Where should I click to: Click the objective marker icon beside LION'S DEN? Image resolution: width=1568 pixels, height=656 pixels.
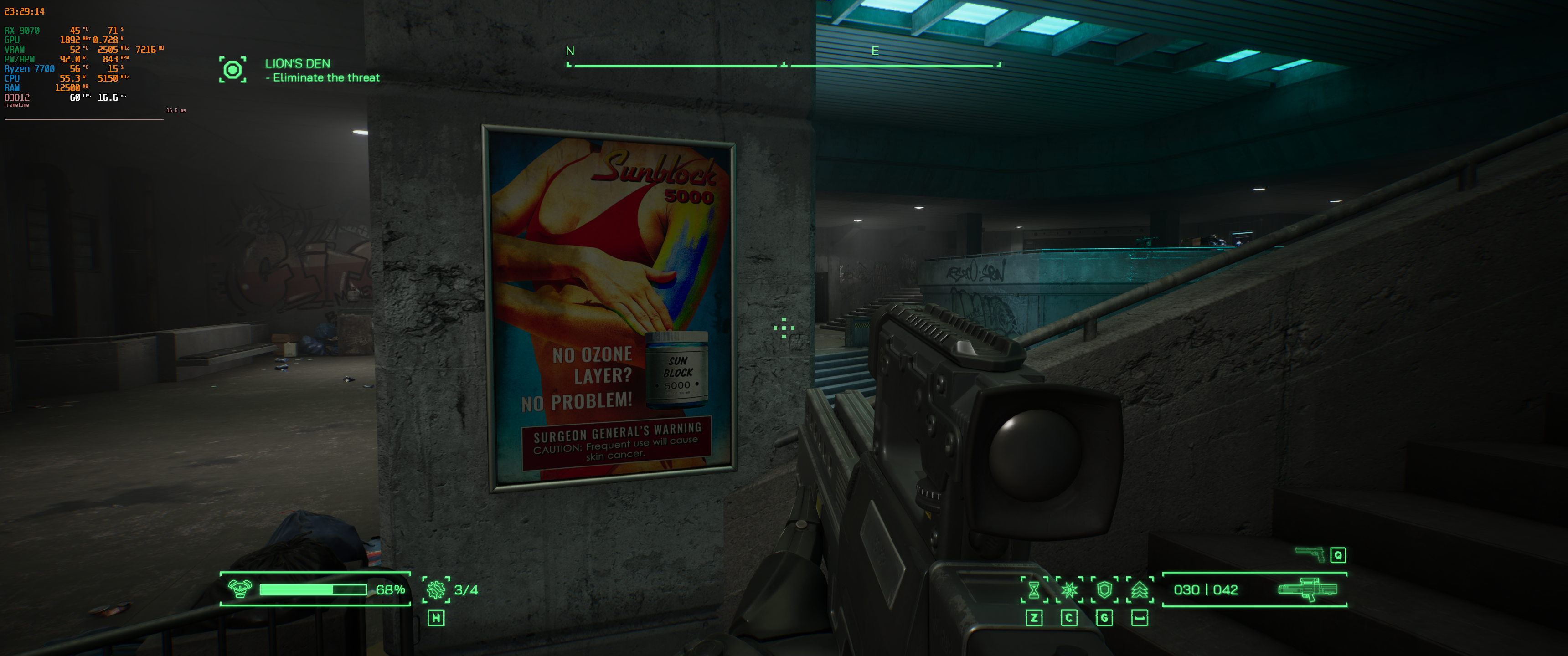232,70
